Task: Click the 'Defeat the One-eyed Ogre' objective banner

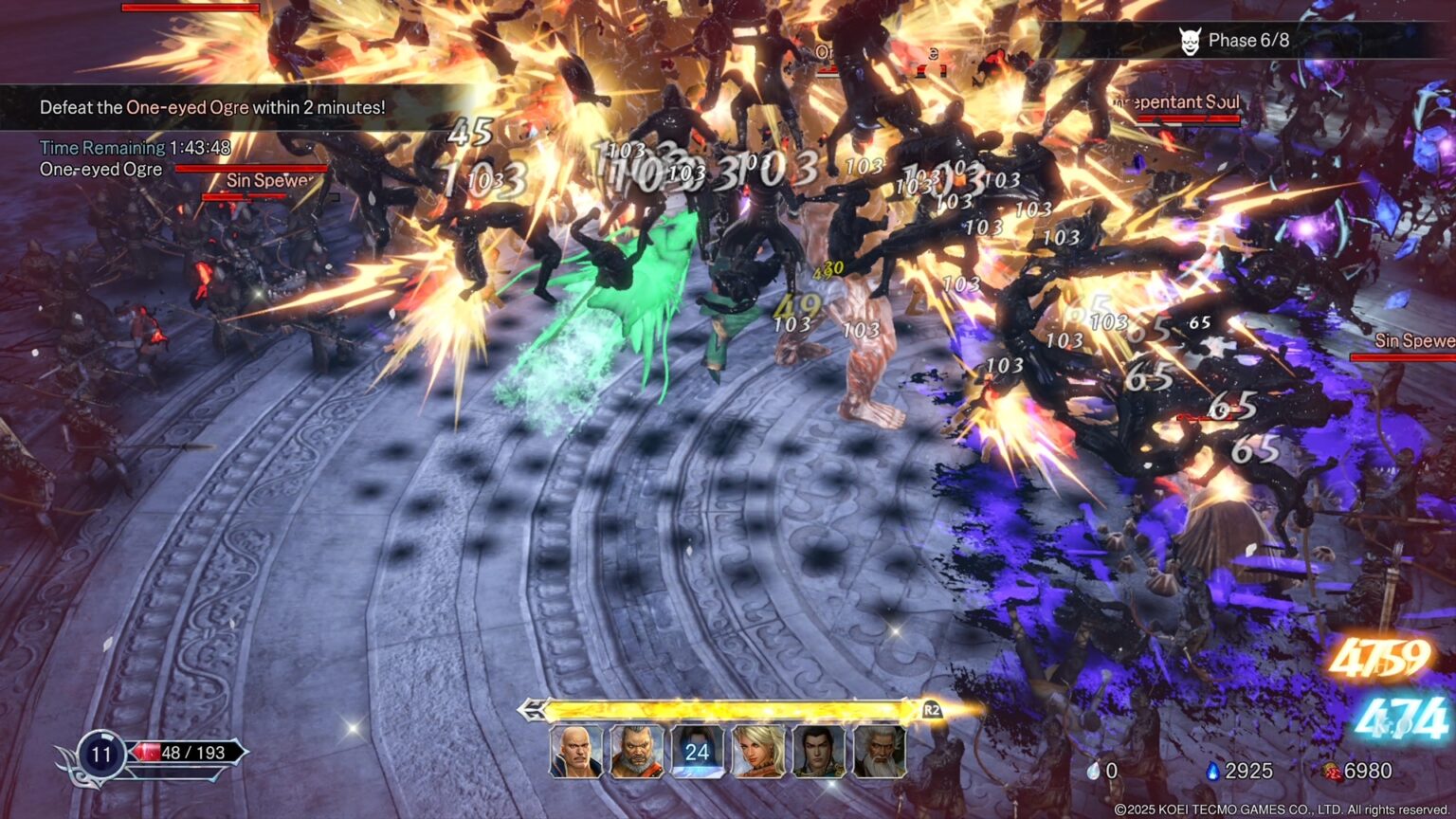Action: click(x=211, y=107)
